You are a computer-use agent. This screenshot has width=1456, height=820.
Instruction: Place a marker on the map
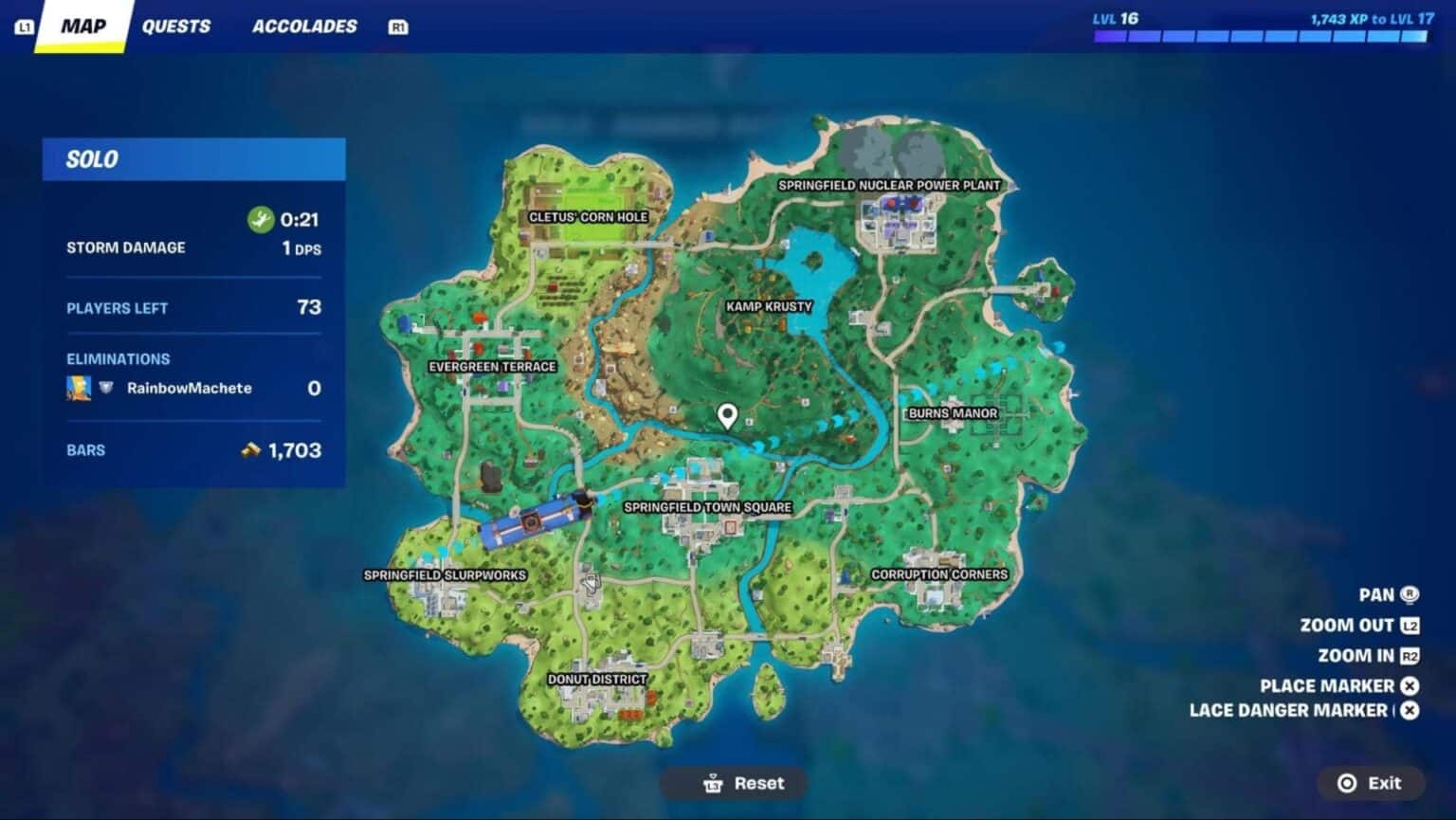point(1410,685)
